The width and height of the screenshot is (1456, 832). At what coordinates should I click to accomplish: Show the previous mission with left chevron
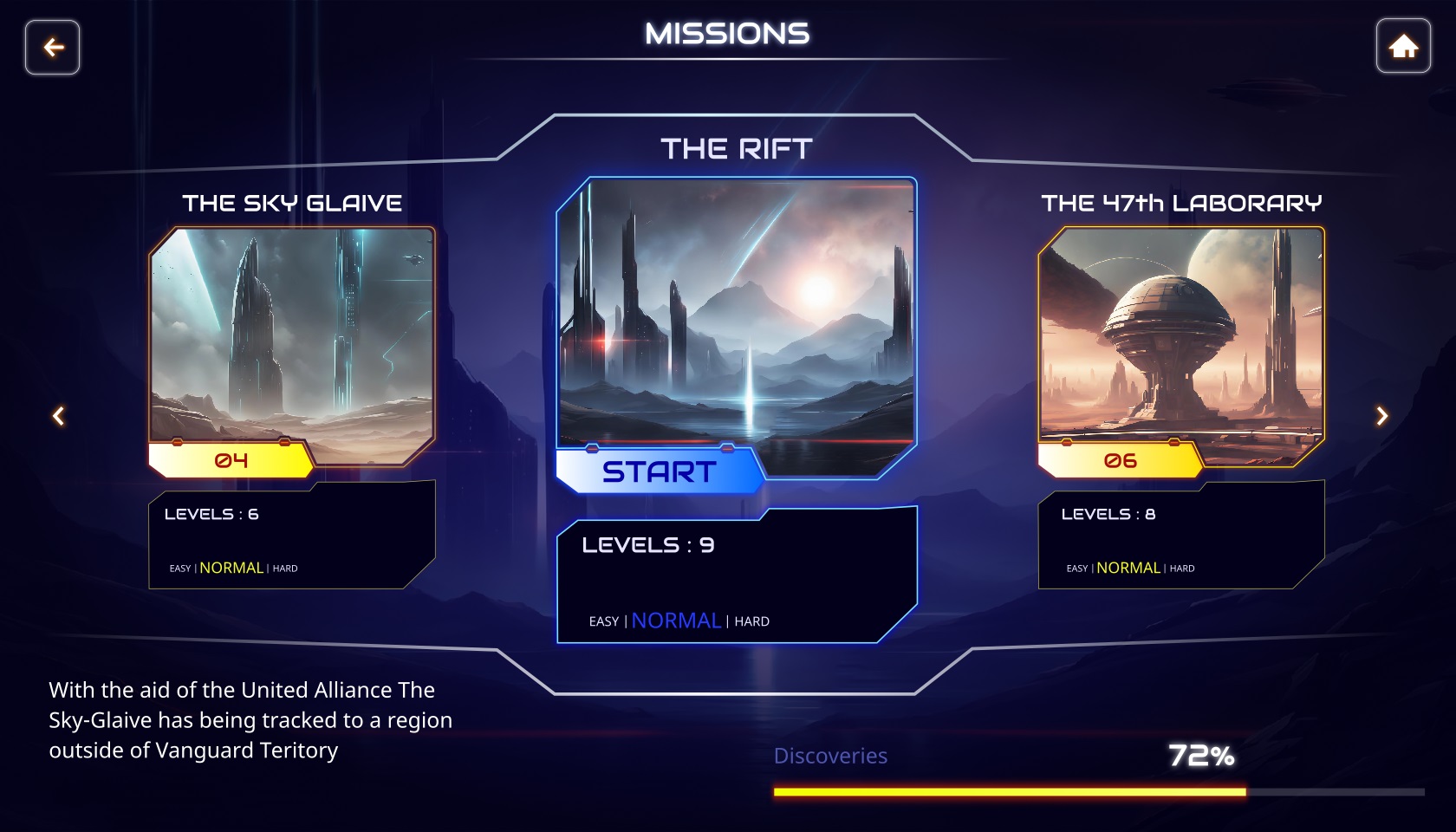click(x=59, y=417)
